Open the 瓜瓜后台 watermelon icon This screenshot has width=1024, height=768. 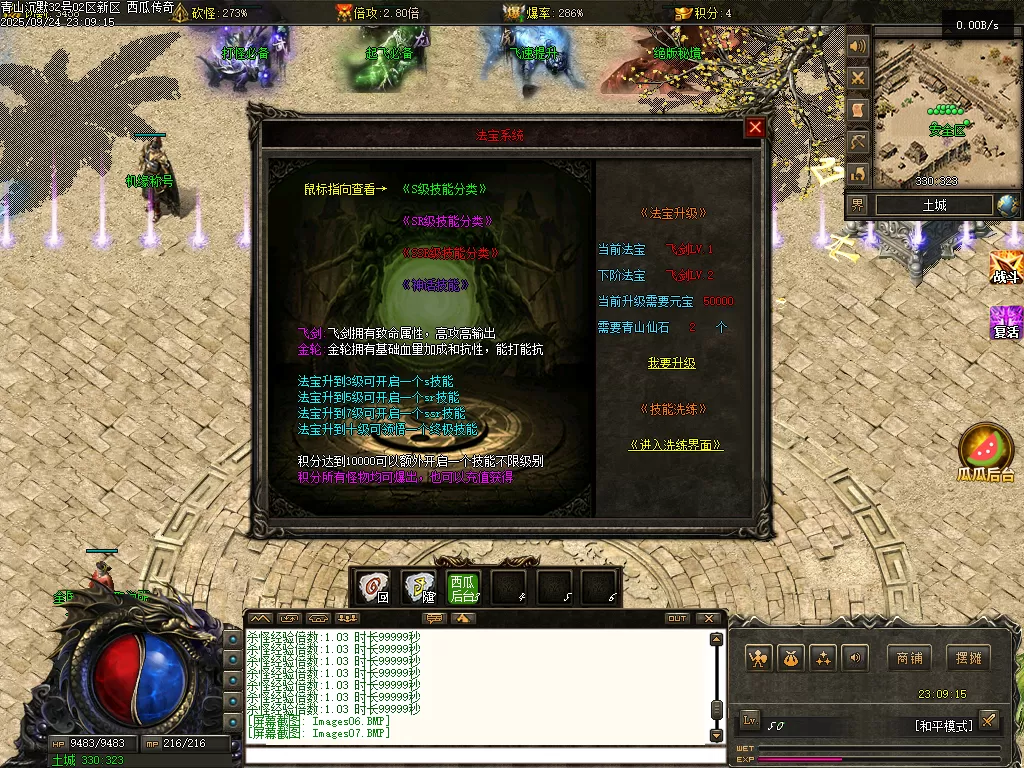[x=985, y=450]
